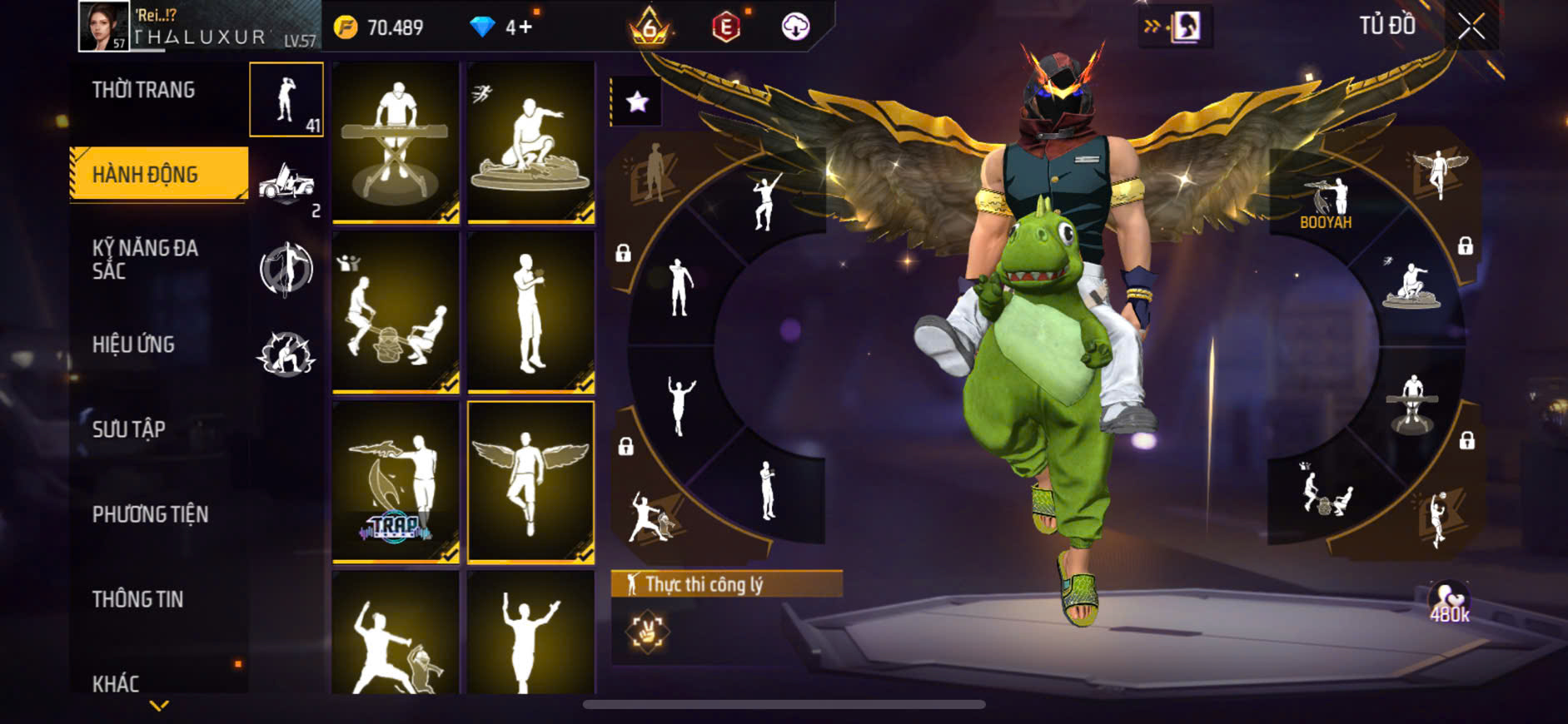Choose the TRAP emote tile

point(396,482)
